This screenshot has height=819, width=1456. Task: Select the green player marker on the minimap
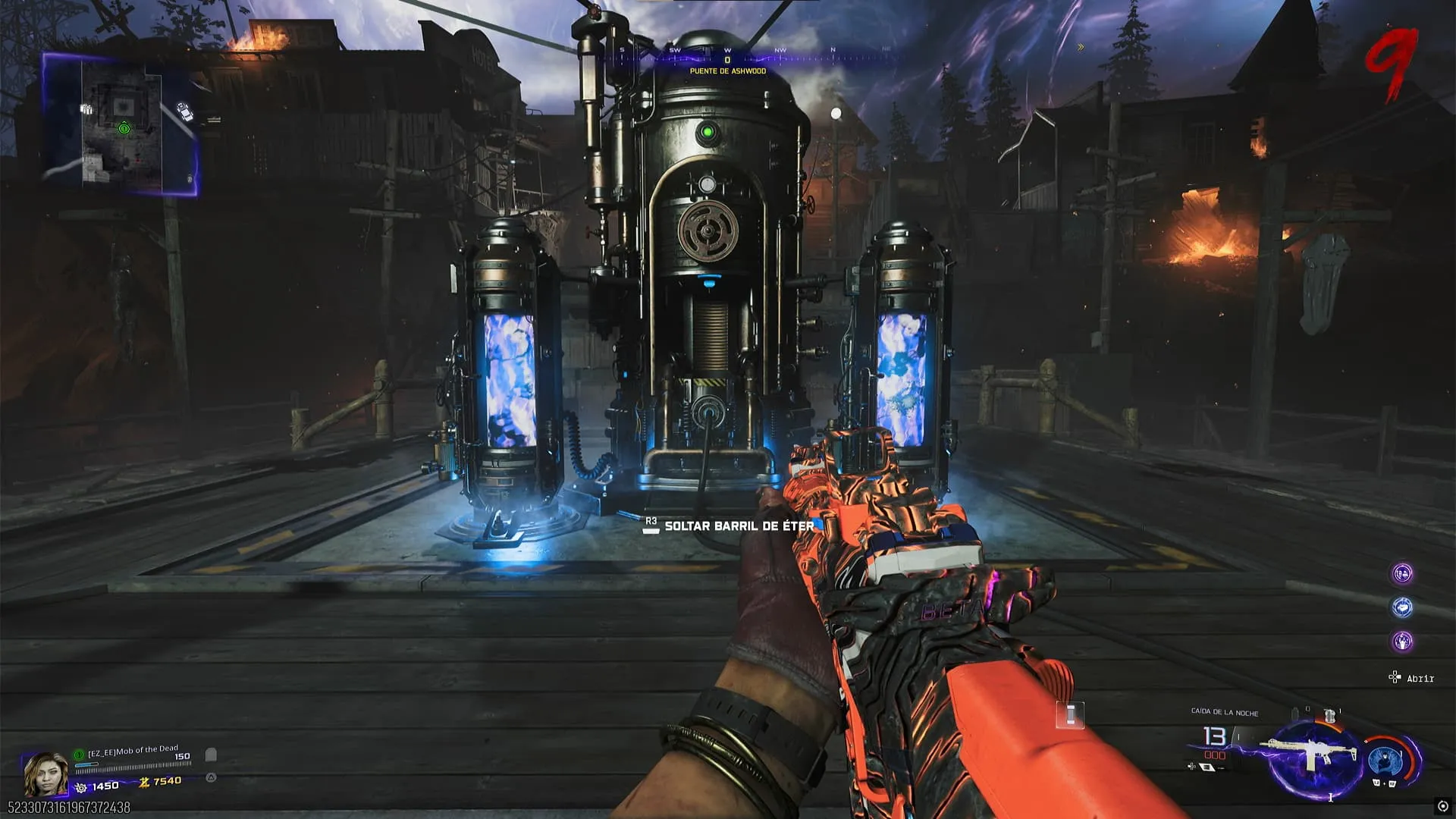click(x=124, y=129)
